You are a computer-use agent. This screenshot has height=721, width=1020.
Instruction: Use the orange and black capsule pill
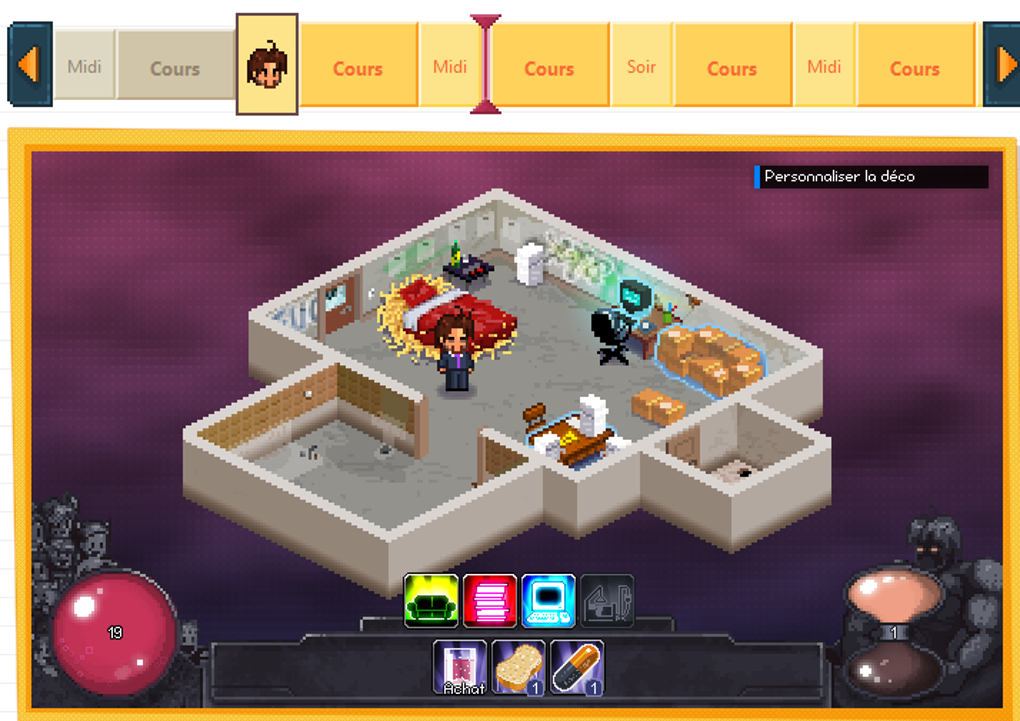pos(577,667)
